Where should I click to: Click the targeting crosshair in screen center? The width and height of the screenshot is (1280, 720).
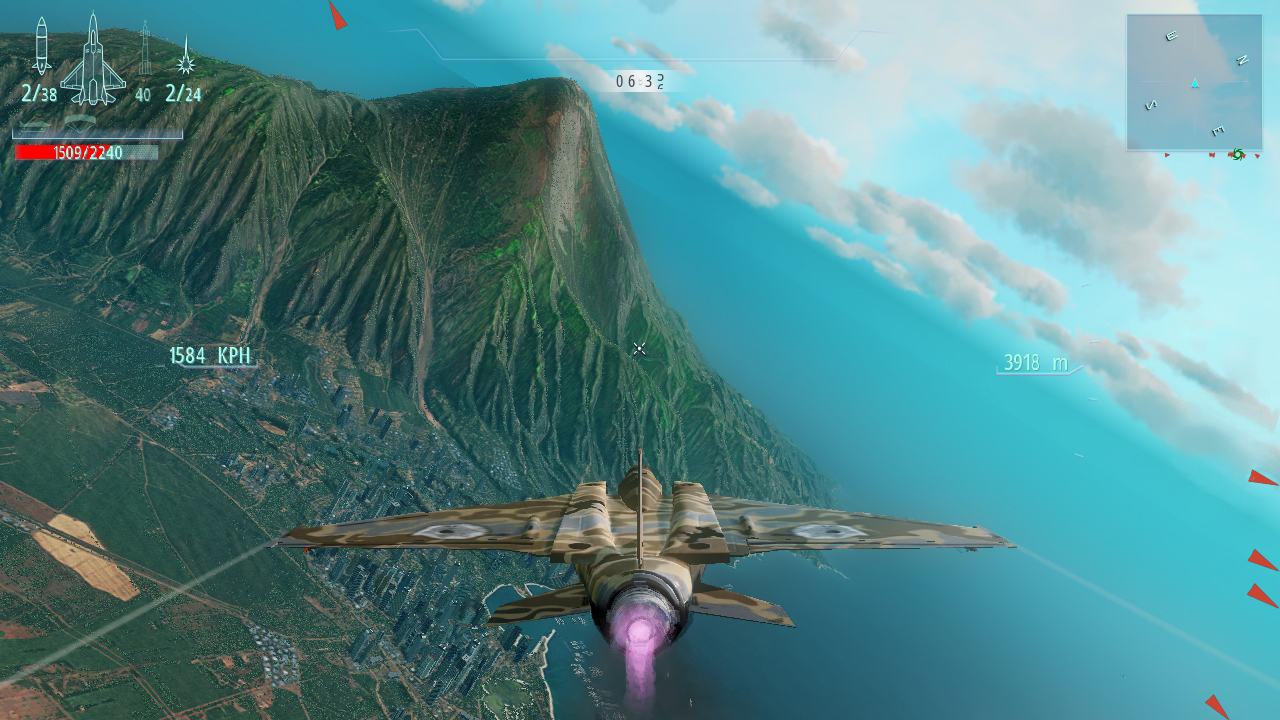tap(638, 349)
